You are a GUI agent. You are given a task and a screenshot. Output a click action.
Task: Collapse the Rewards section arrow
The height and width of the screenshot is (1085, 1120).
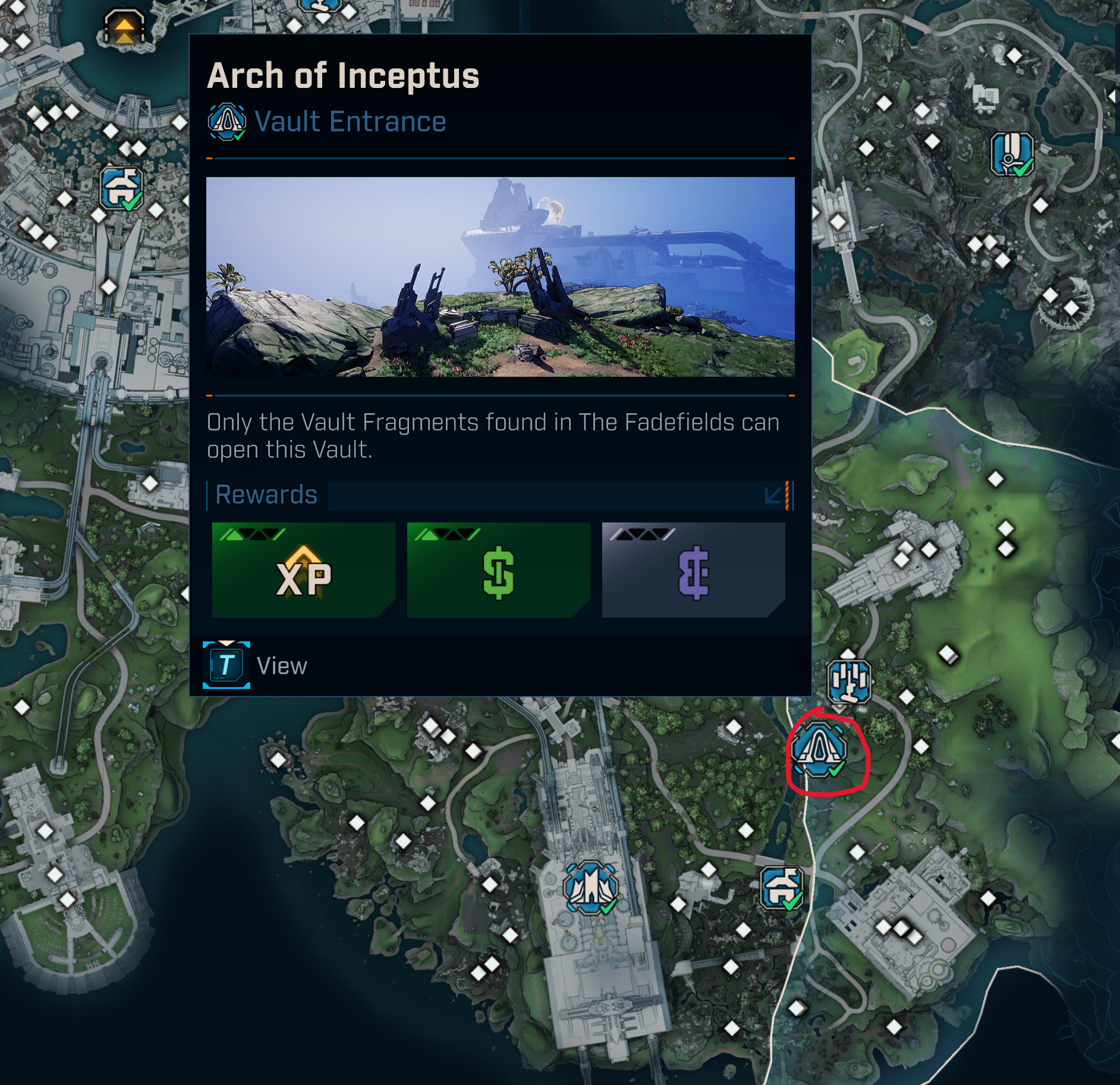coord(773,495)
